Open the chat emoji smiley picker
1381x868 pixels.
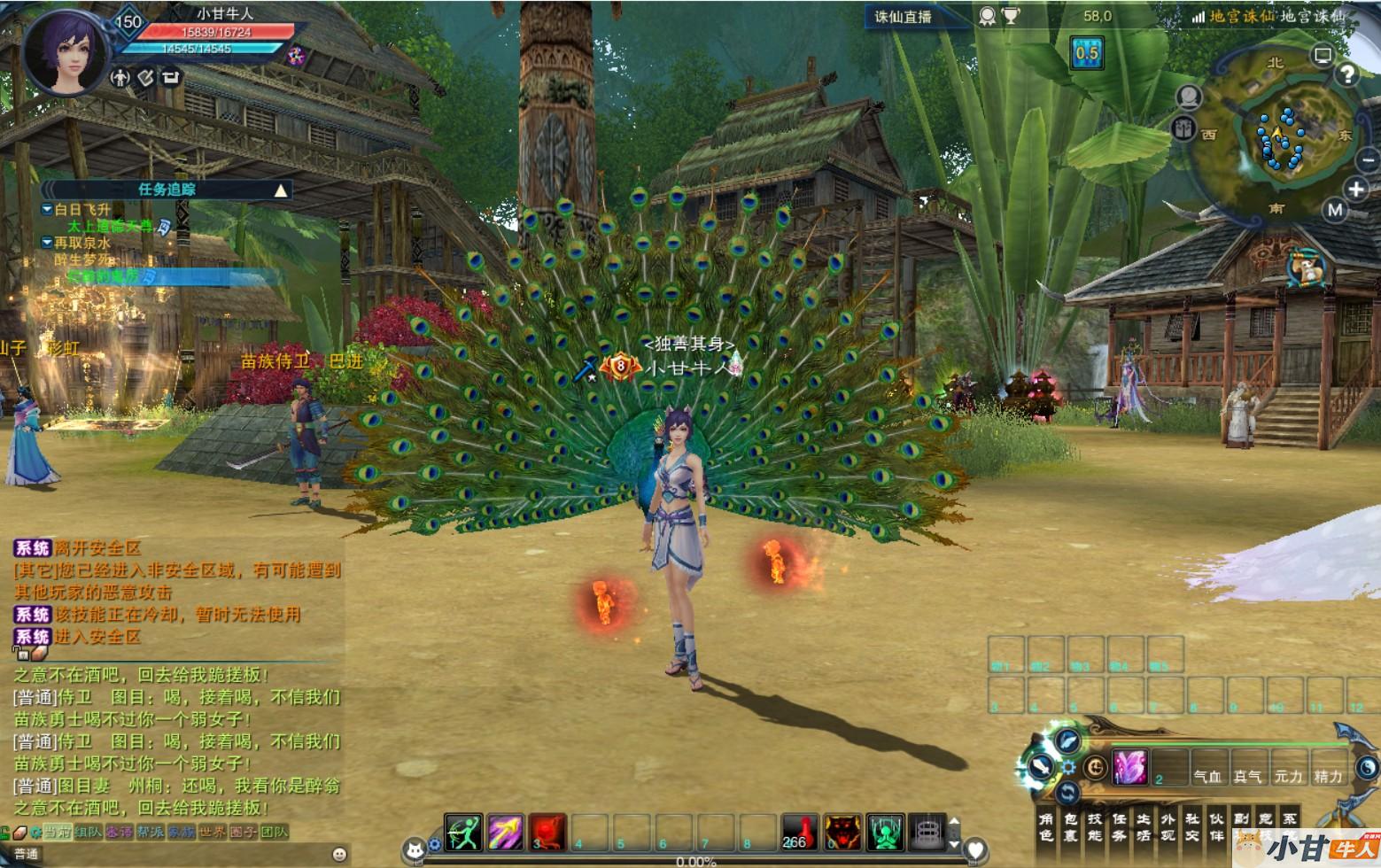point(339,854)
